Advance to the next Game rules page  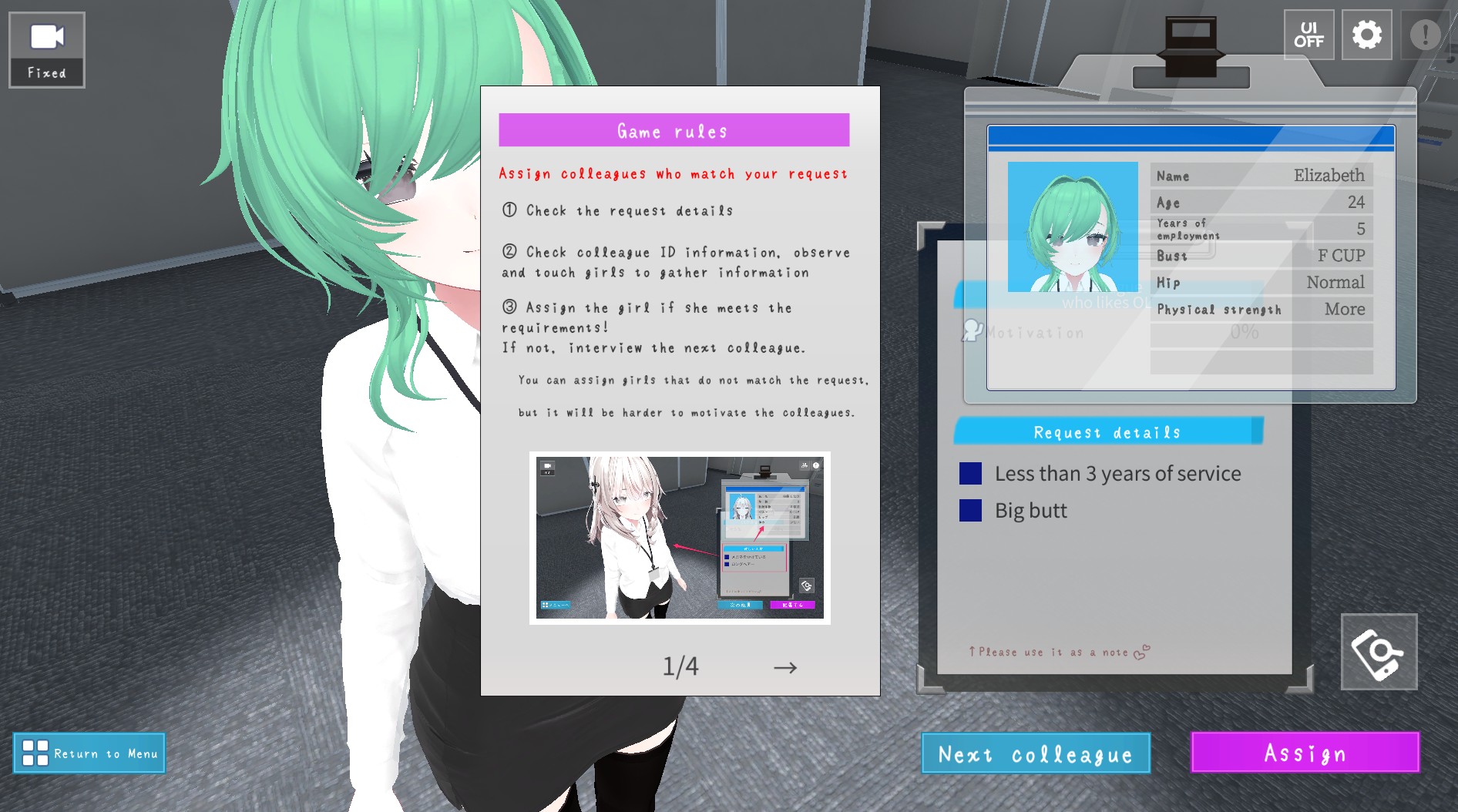pos(786,667)
